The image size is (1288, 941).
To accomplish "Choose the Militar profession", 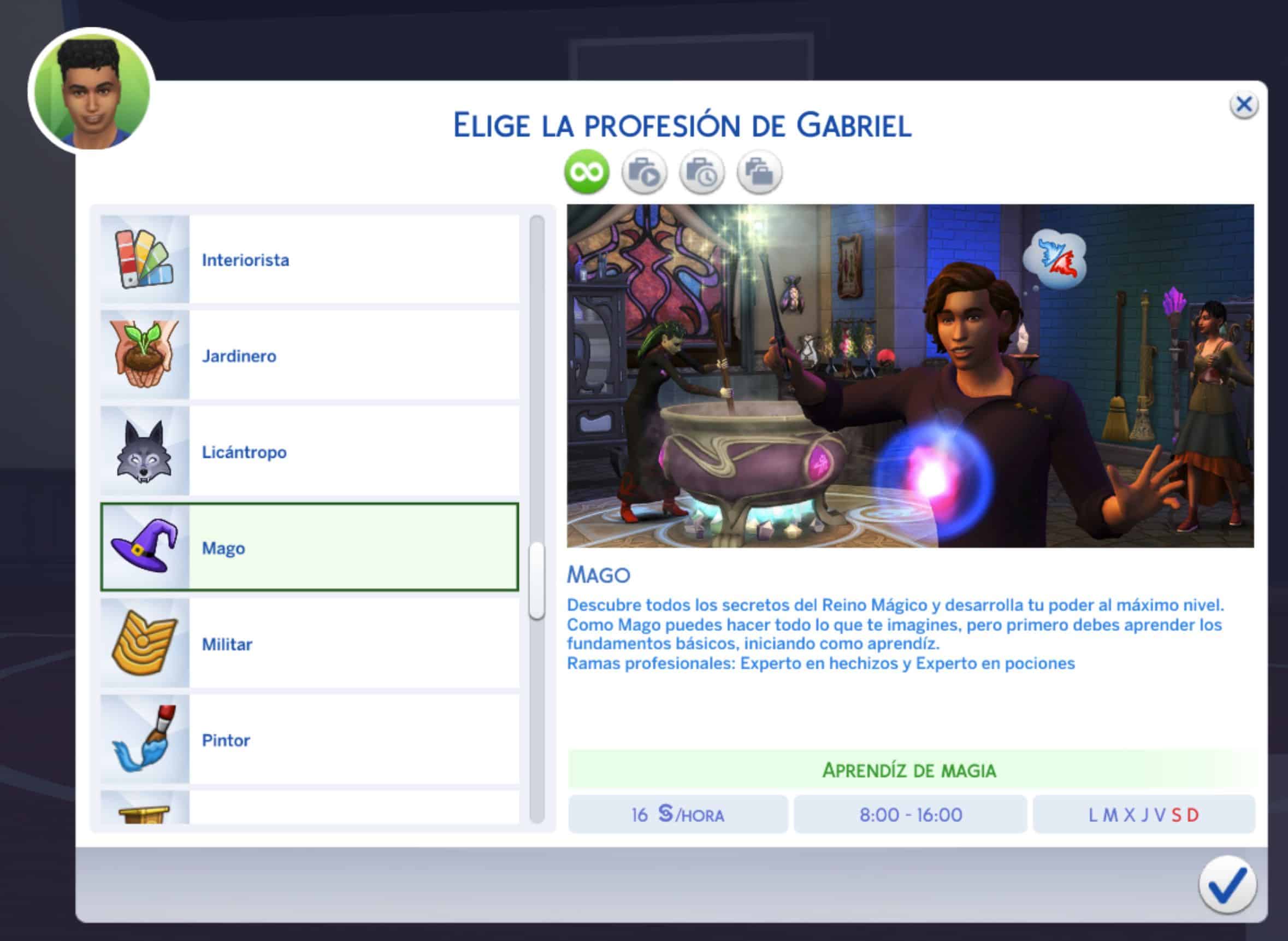I will (309, 644).
